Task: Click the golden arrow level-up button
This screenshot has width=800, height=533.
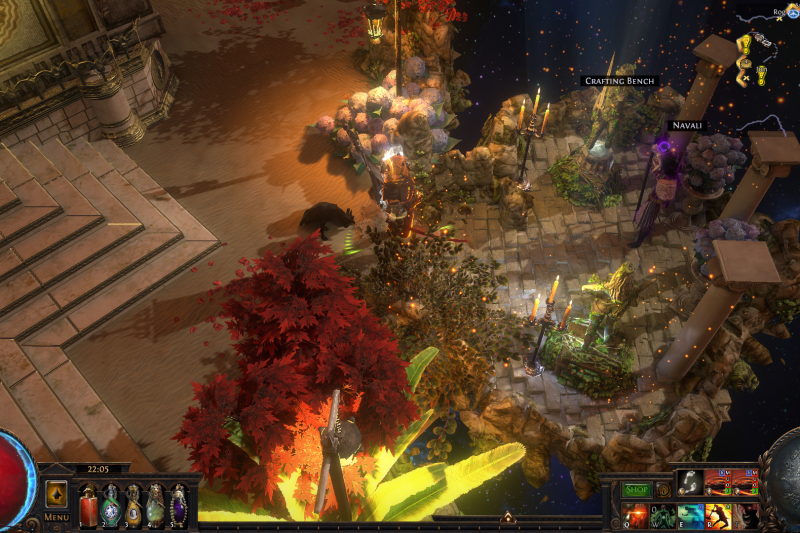Action: (x=57, y=495)
